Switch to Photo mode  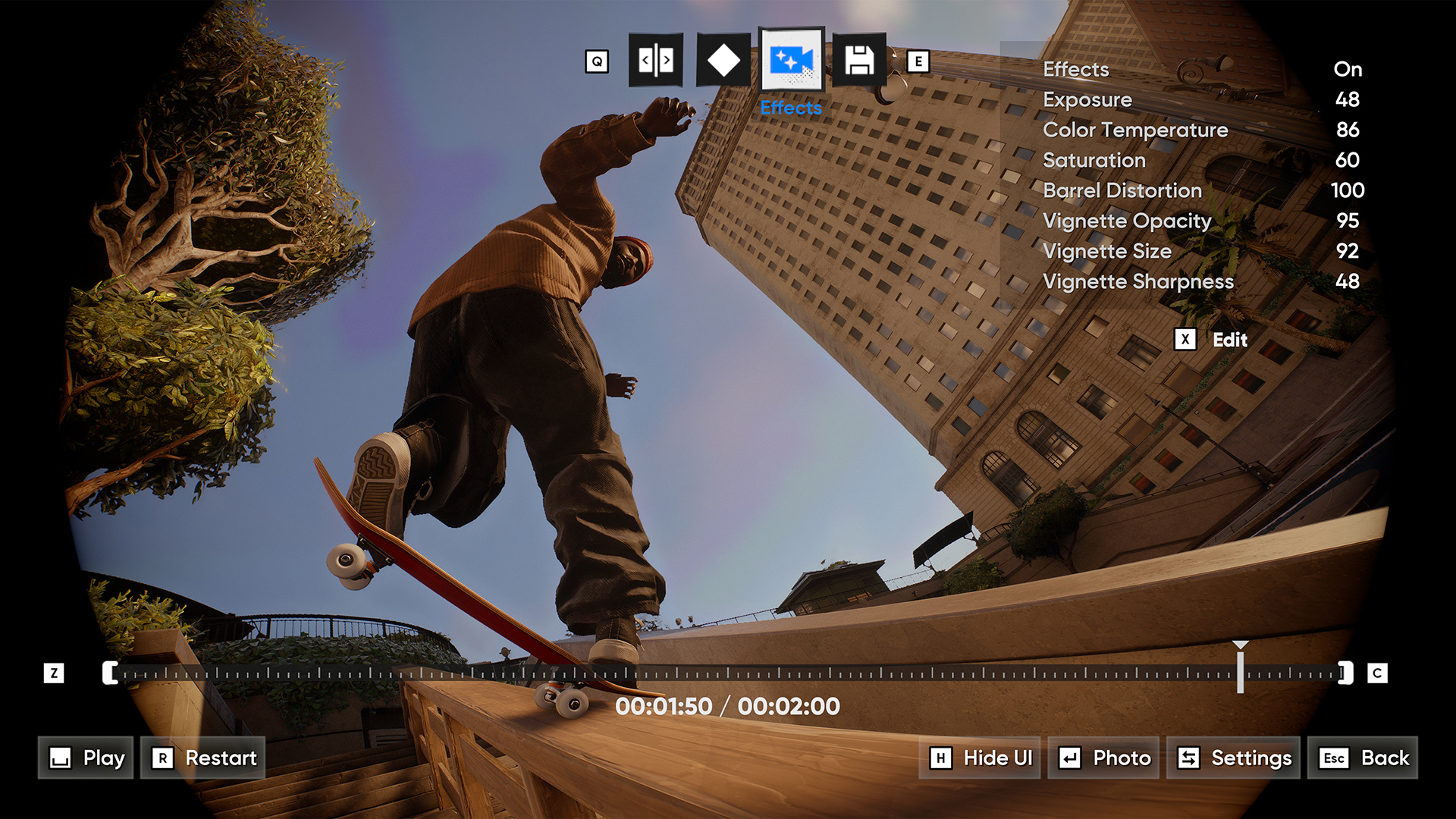coord(1103,758)
